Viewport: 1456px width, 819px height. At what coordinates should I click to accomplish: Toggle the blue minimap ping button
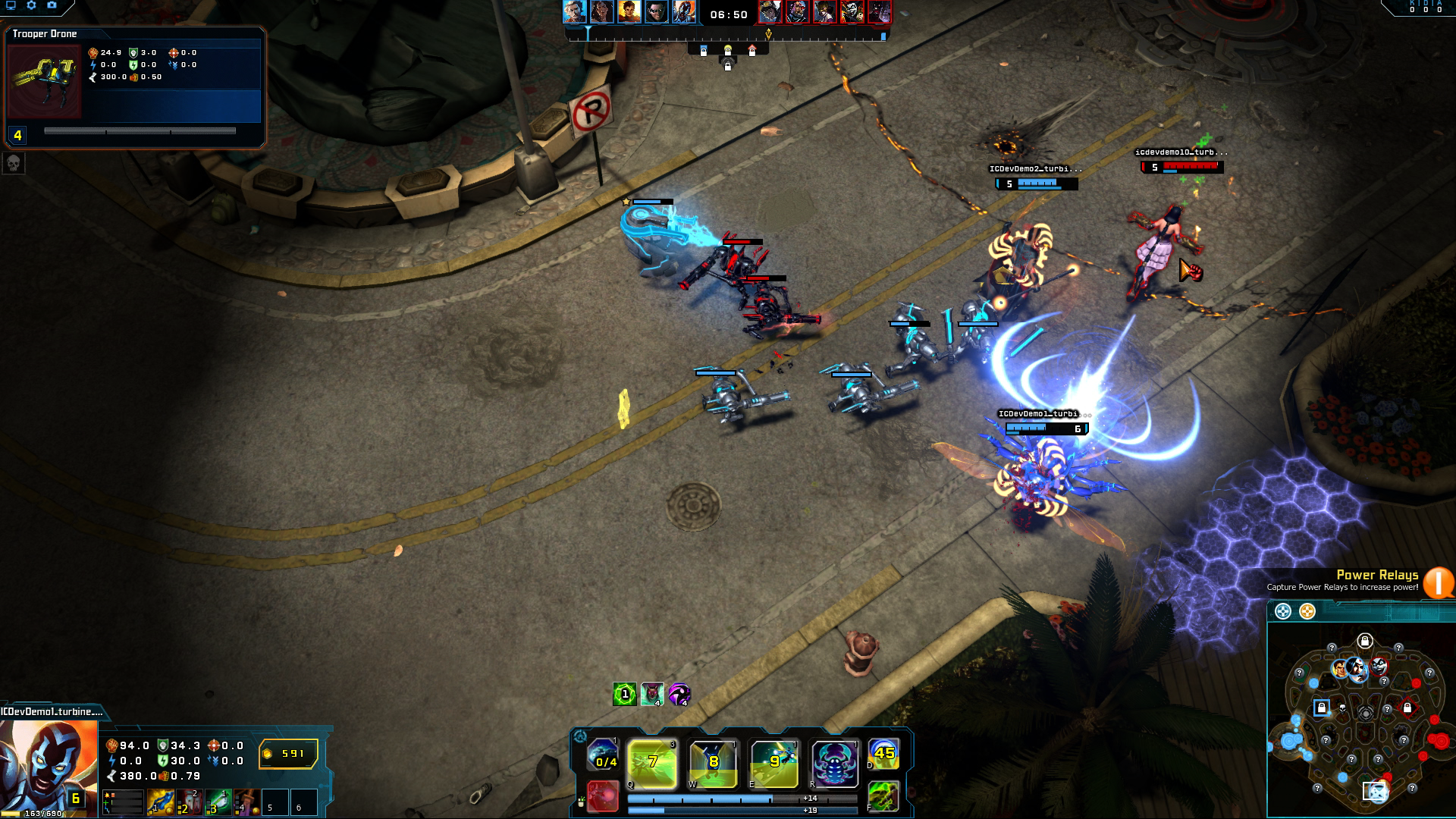point(1283,611)
